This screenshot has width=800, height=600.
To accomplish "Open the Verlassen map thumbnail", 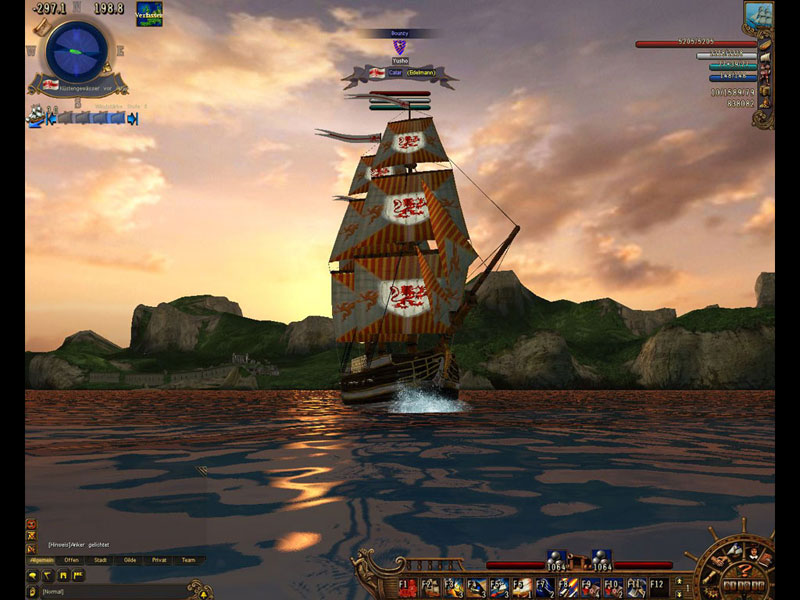I will tap(150, 14).
